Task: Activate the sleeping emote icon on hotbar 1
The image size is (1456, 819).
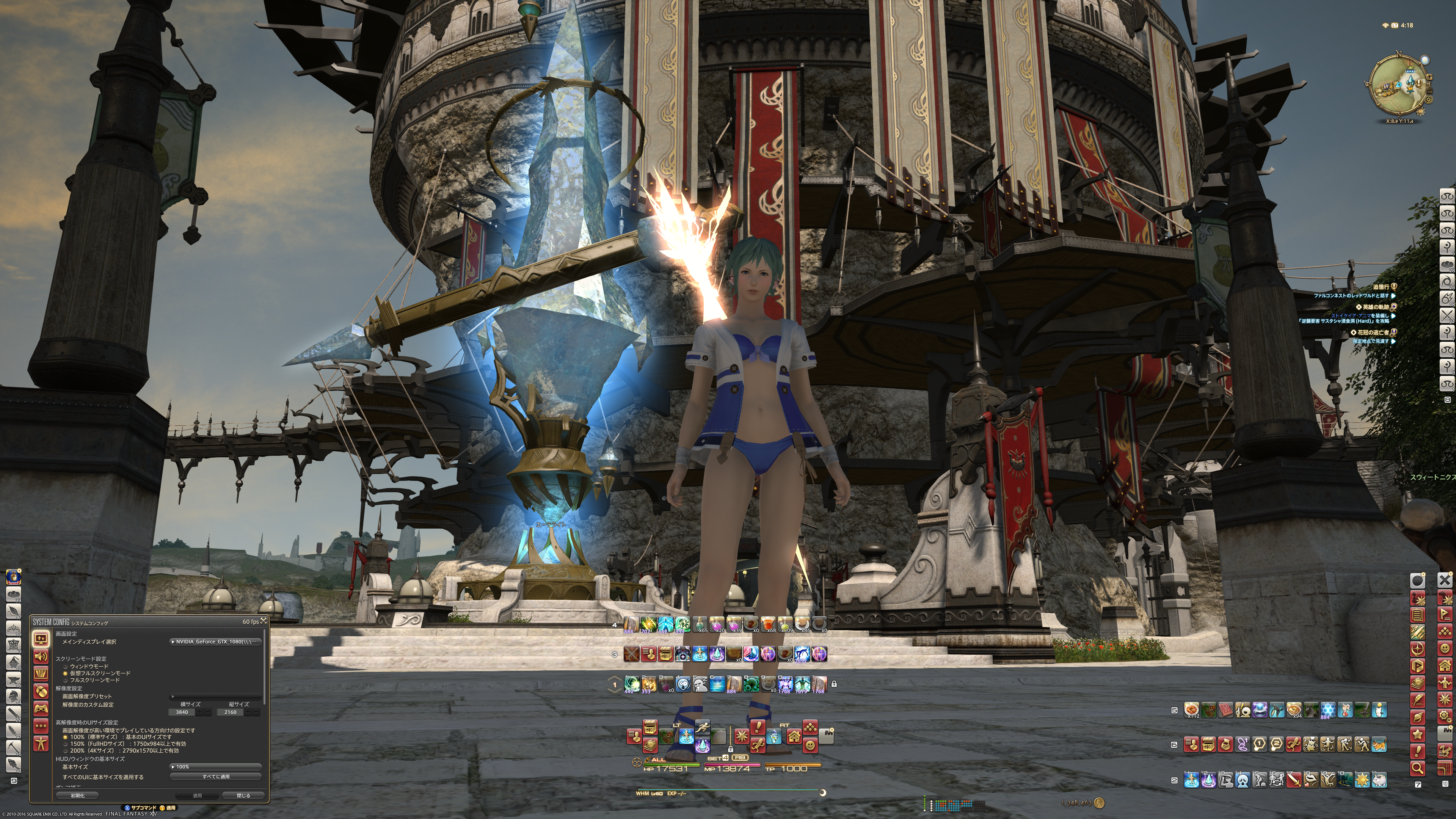Action: [700, 684]
